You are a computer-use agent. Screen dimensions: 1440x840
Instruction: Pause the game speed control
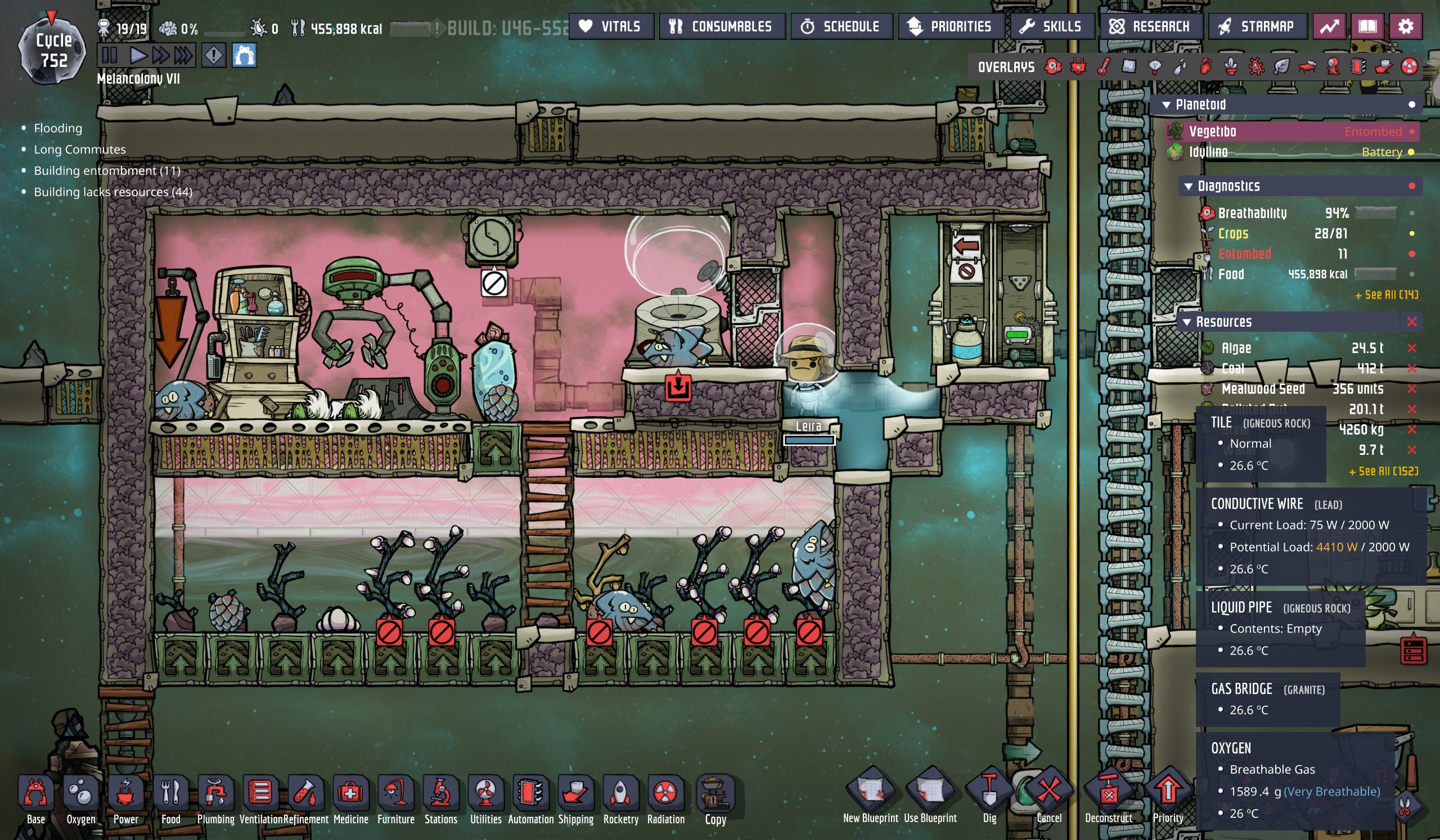pyautogui.click(x=109, y=56)
